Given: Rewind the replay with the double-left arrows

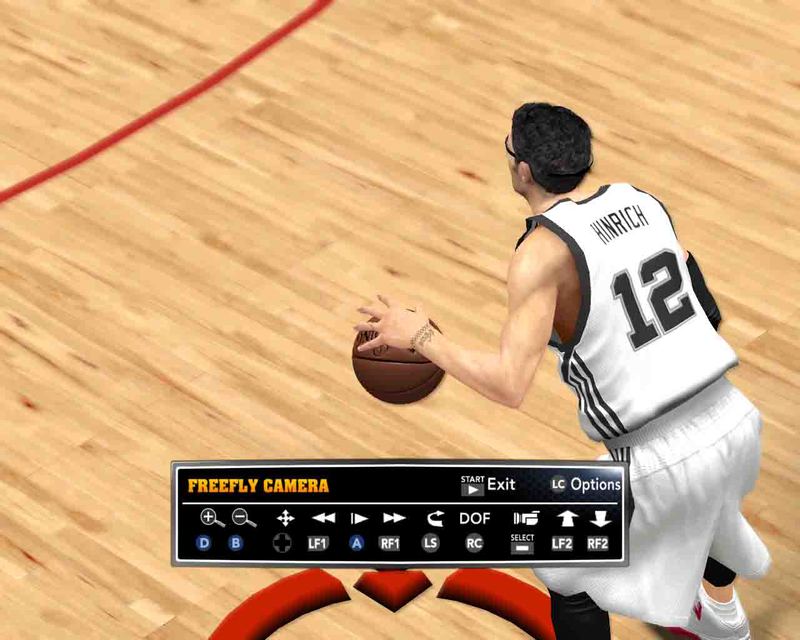Looking at the screenshot, I should (x=323, y=518).
